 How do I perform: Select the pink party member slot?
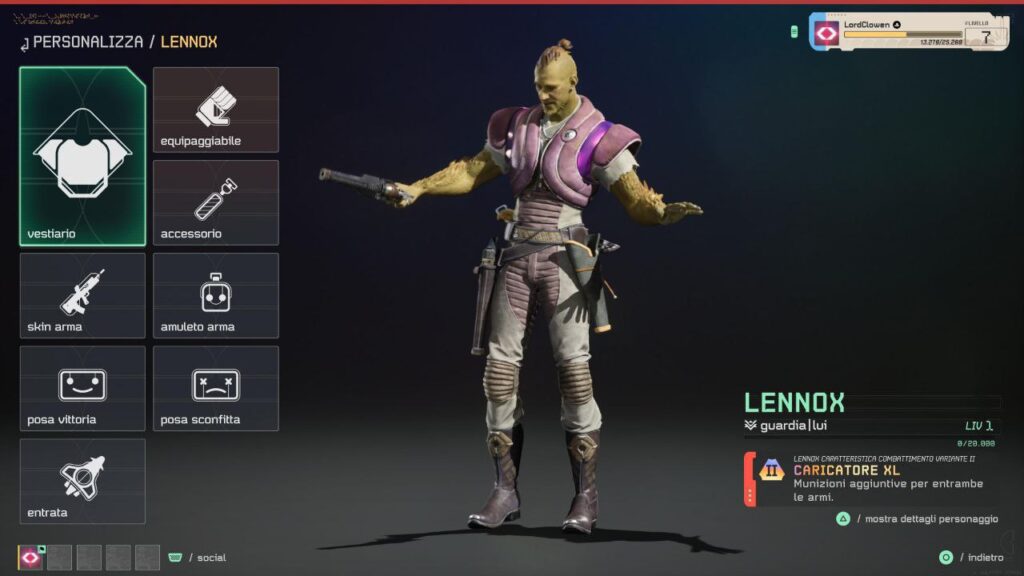point(31,557)
